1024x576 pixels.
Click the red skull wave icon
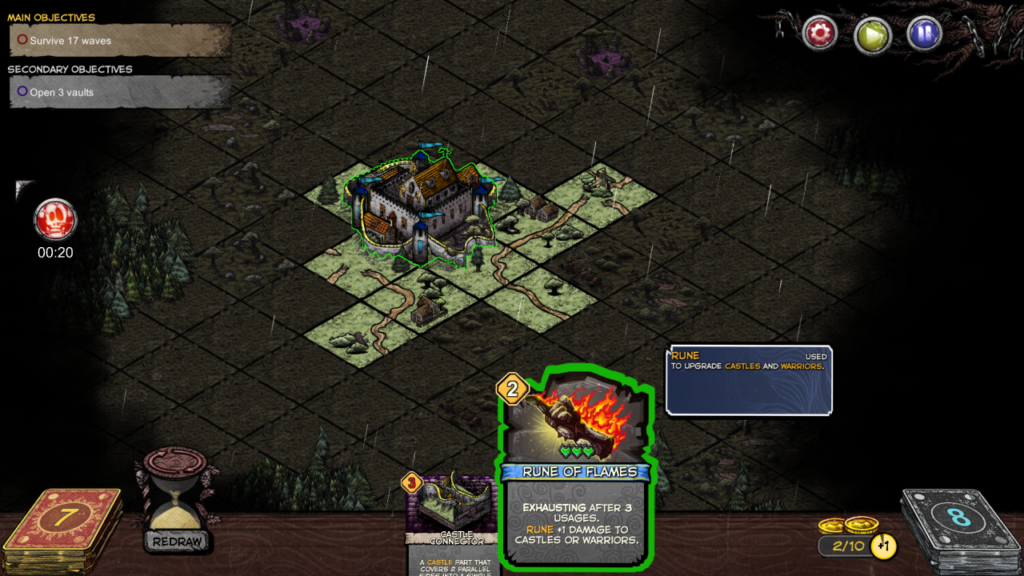(55, 219)
